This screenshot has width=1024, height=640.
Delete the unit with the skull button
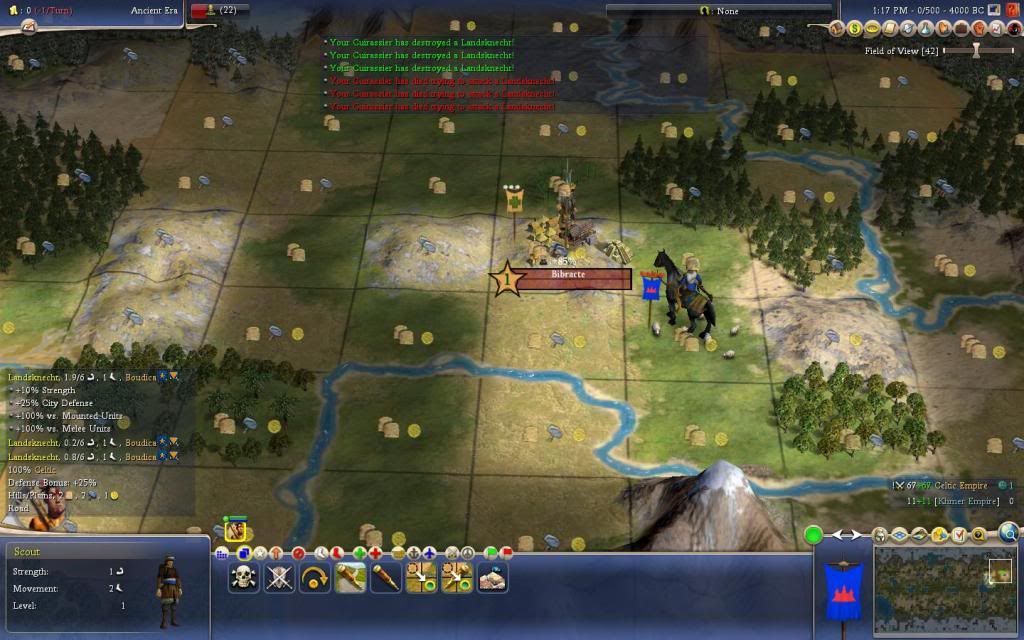click(244, 577)
